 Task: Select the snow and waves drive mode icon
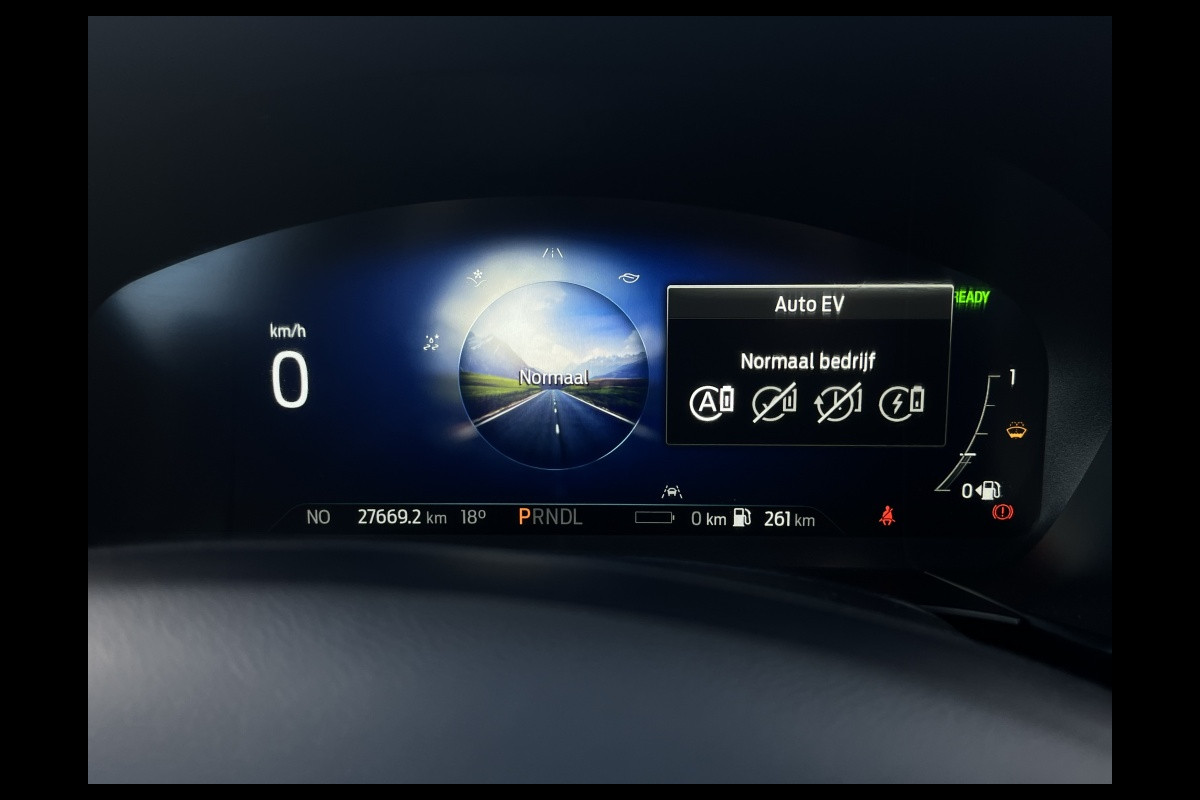tap(432, 343)
